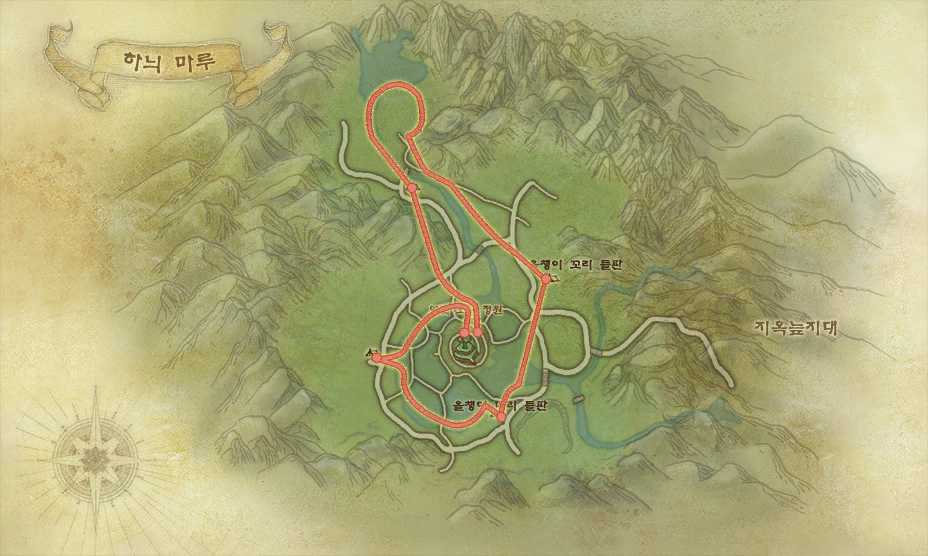
Task: Select the waypoint at the route's easternmost corner
Action: tap(544, 280)
